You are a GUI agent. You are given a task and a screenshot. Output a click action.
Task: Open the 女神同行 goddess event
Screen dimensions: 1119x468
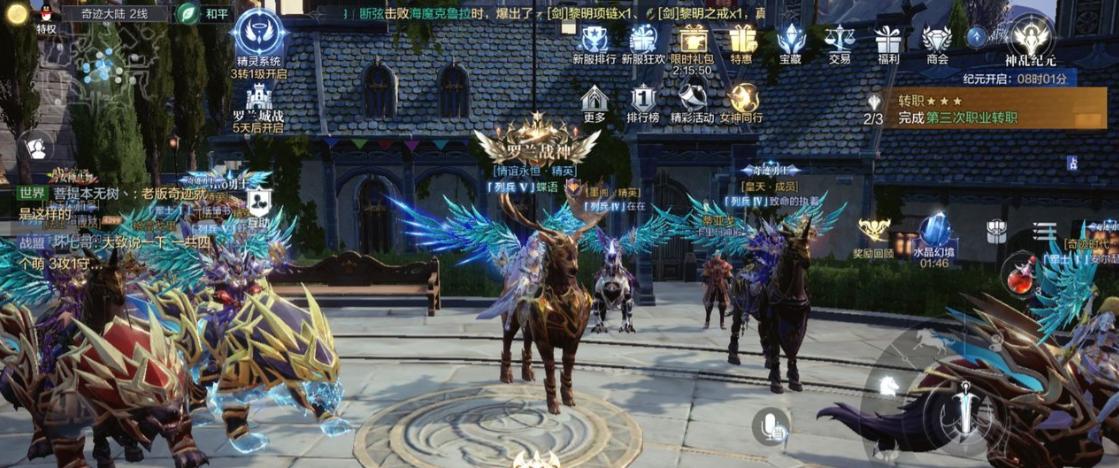click(744, 100)
